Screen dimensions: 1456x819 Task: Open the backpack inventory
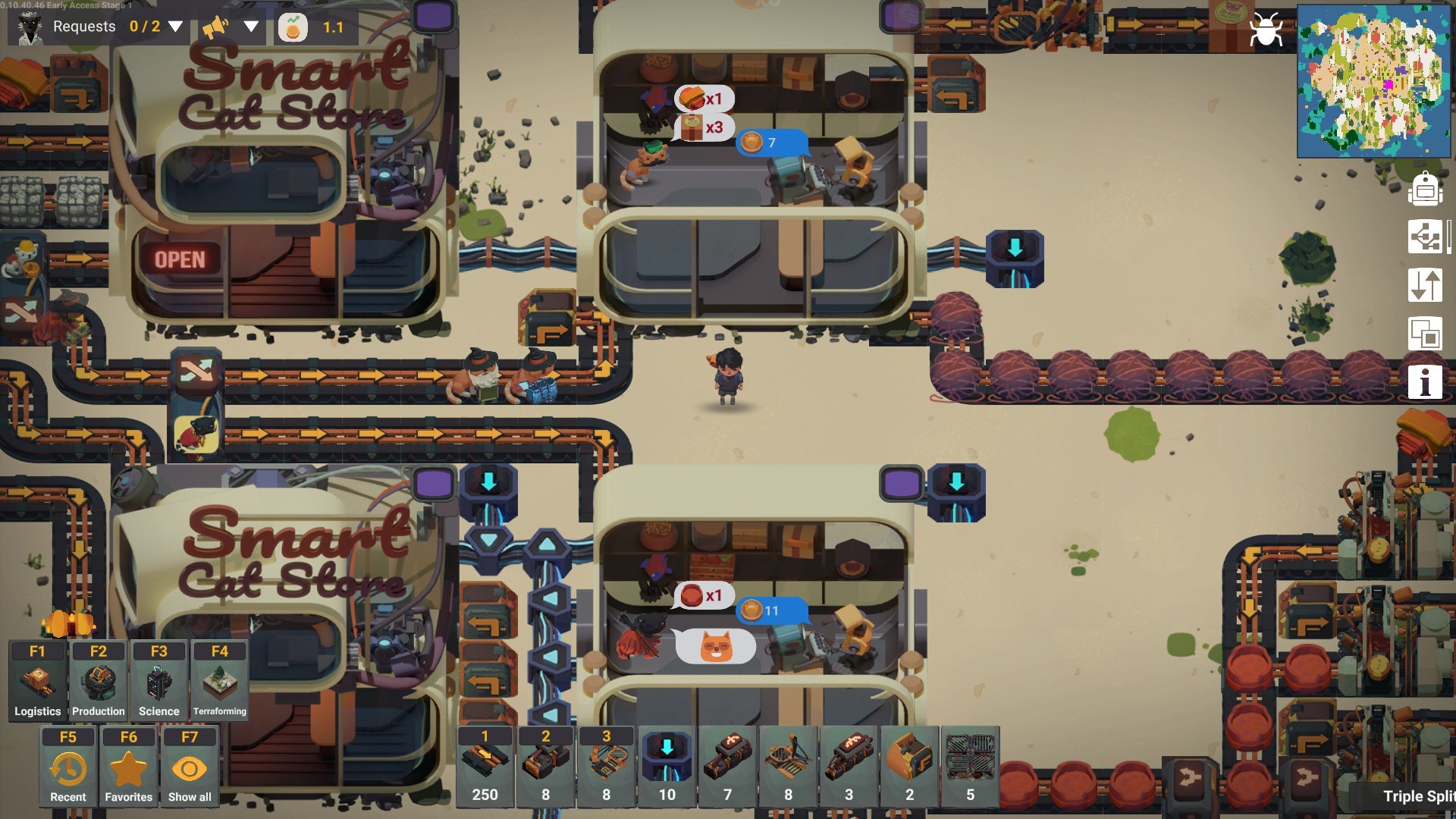[x=1425, y=189]
